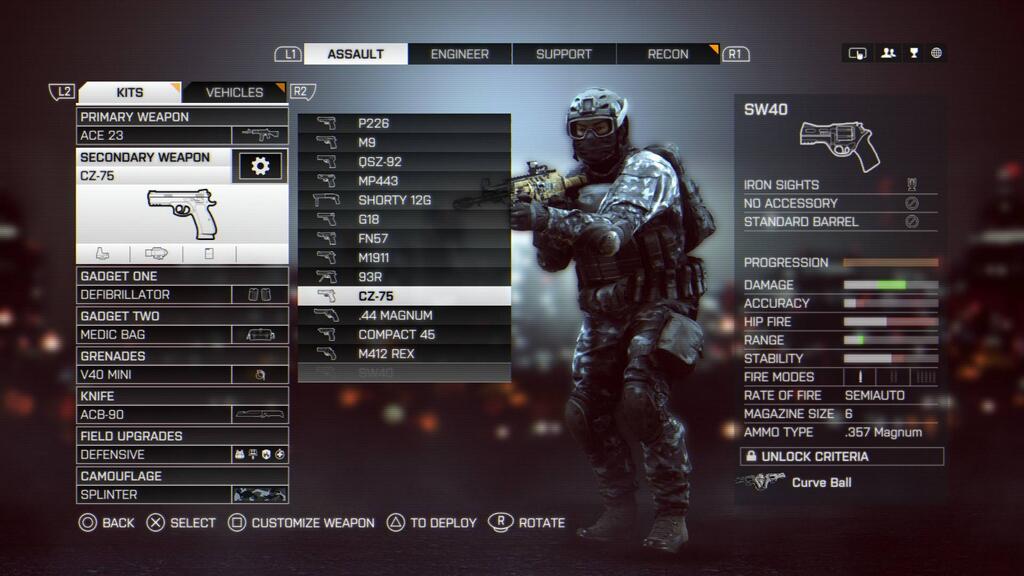The height and width of the screenshot is (576, 1024).
Task: Pick the .44 Magnum from the list
Action: coord(404,316)
